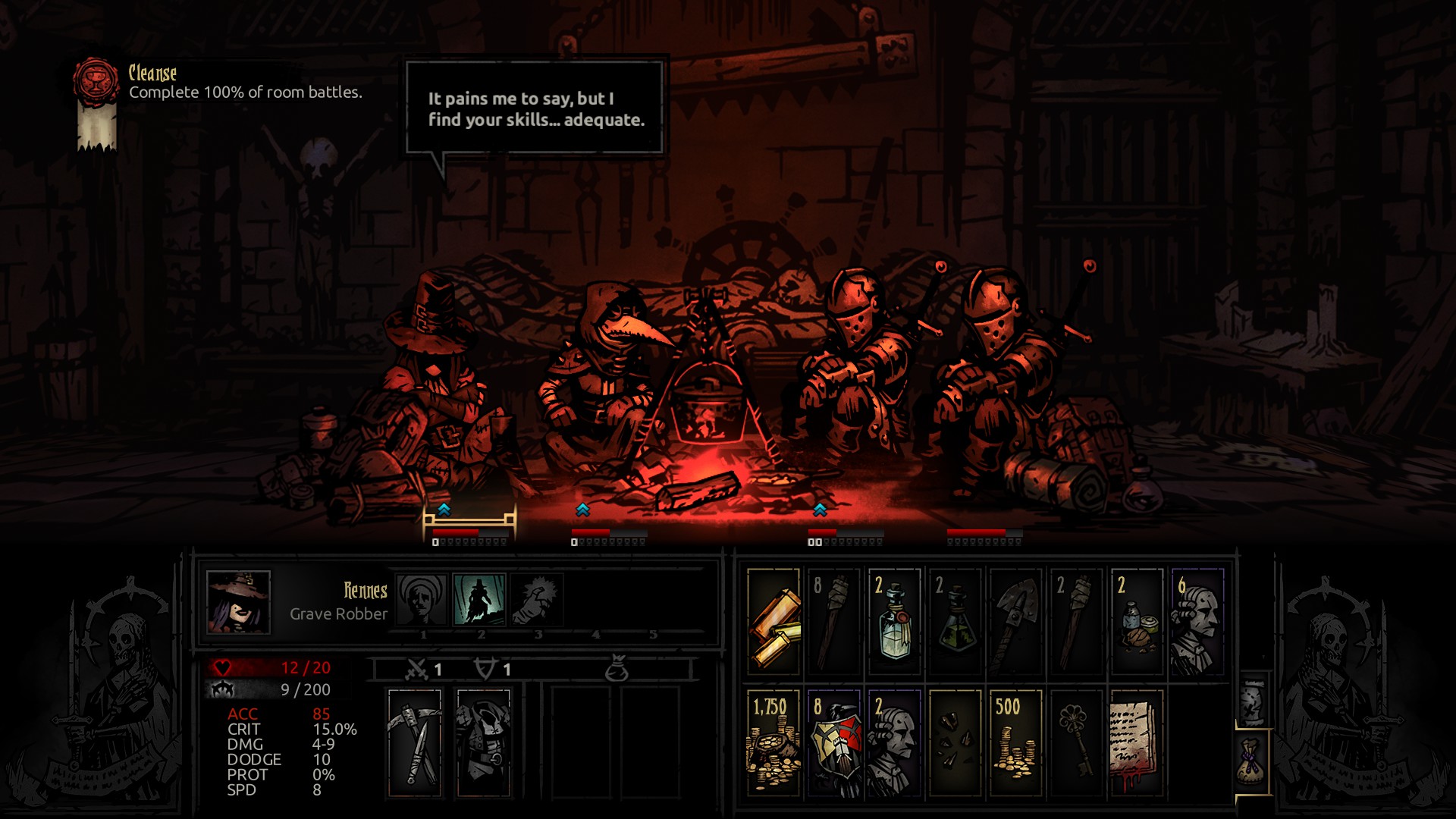Screen dimensions: 1456x819
Task: Switch to the map scroll tab
Action: tap(1253, 701)
